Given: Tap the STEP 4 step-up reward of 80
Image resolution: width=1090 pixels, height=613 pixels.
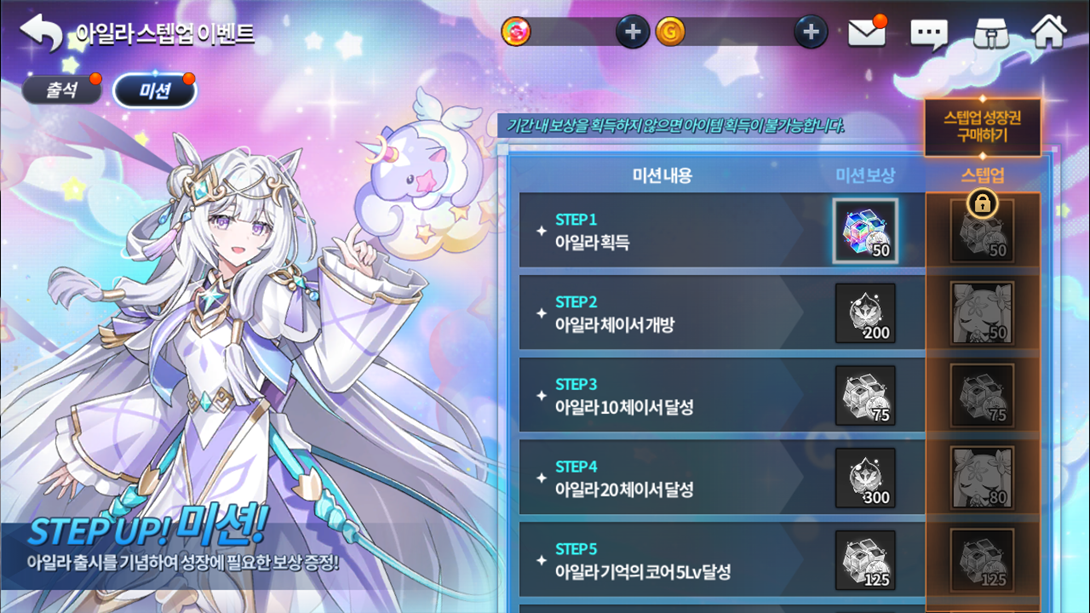Looking at the screenshot, I should (982, 478).
